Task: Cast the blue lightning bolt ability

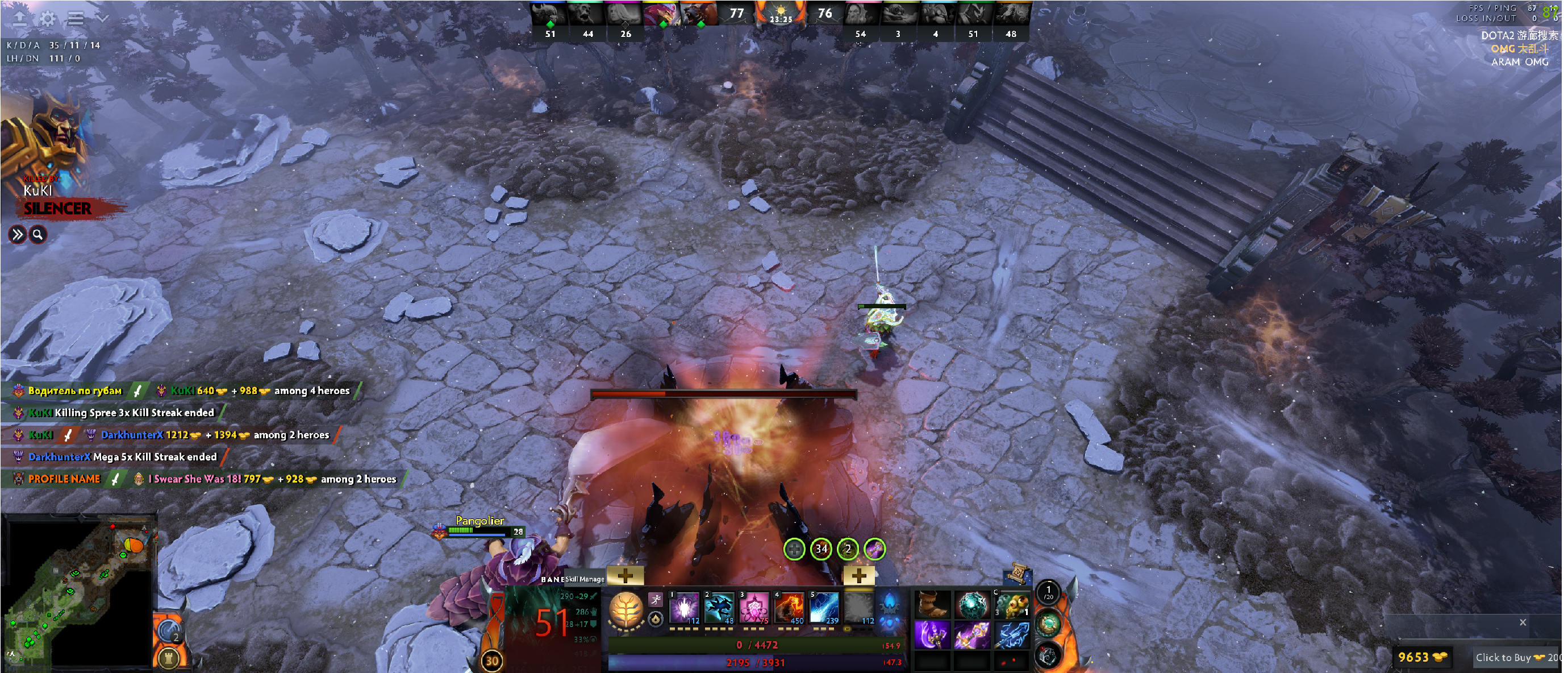Action: pyautogui.click(x=825, y=608)
